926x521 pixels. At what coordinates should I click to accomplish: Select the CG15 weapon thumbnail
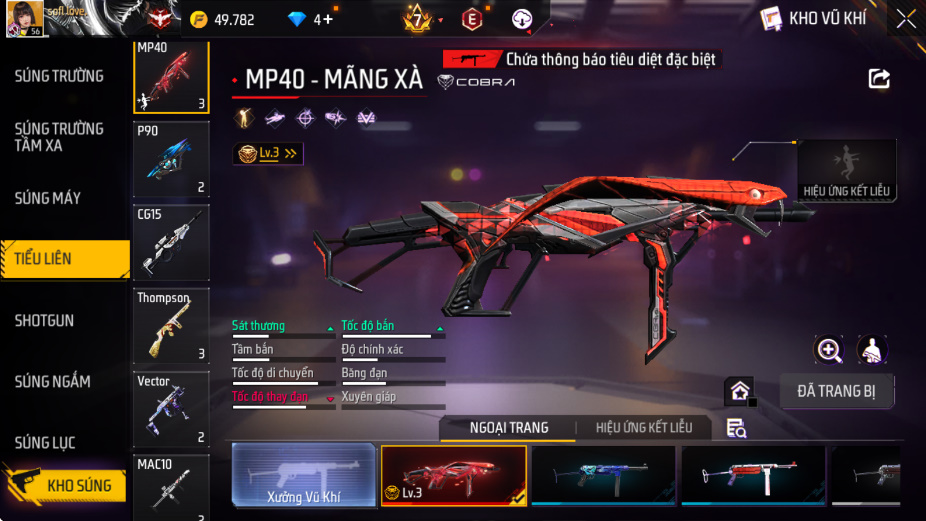(171, 243)
